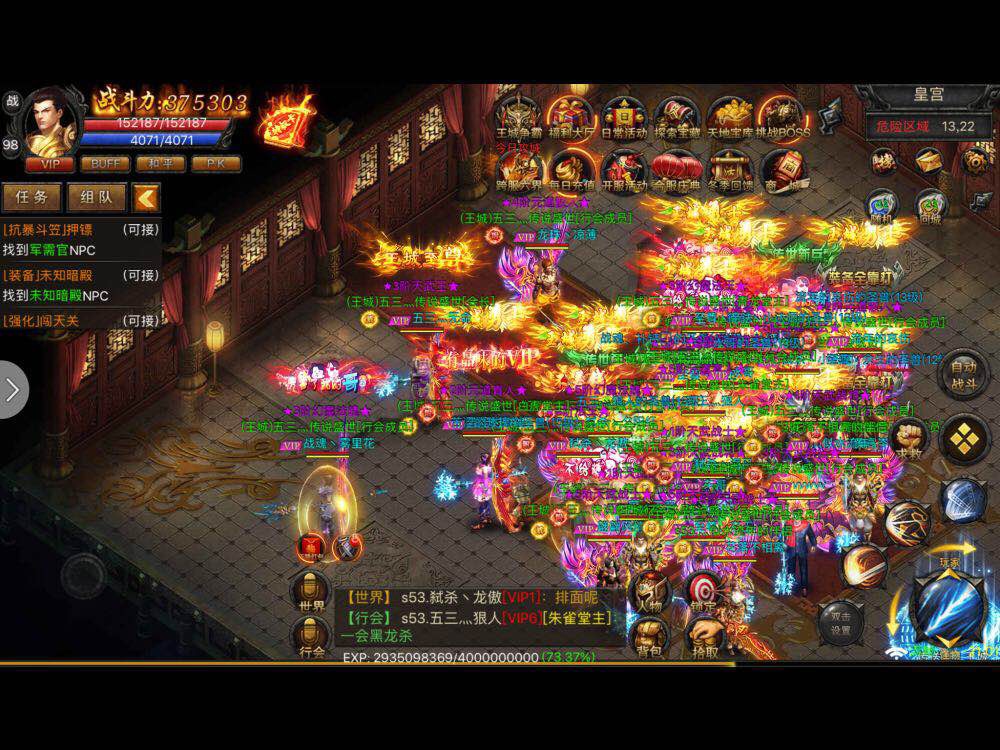Tap the 拾取 pickup button
The height and width of the screenshot is (750, 1000).
(704, 636)
